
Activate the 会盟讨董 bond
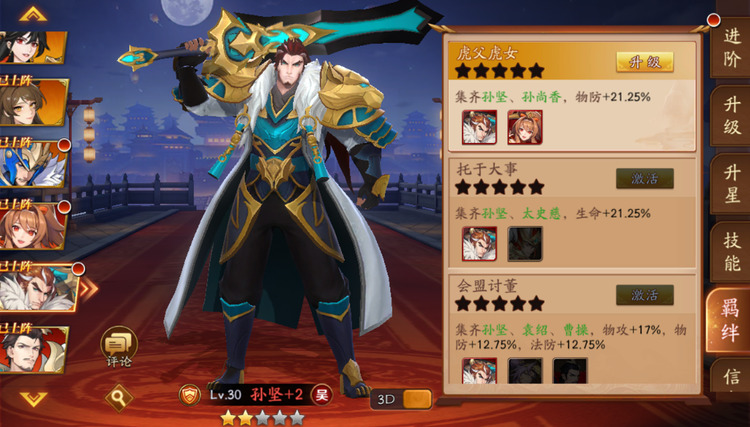click(644, 295)
